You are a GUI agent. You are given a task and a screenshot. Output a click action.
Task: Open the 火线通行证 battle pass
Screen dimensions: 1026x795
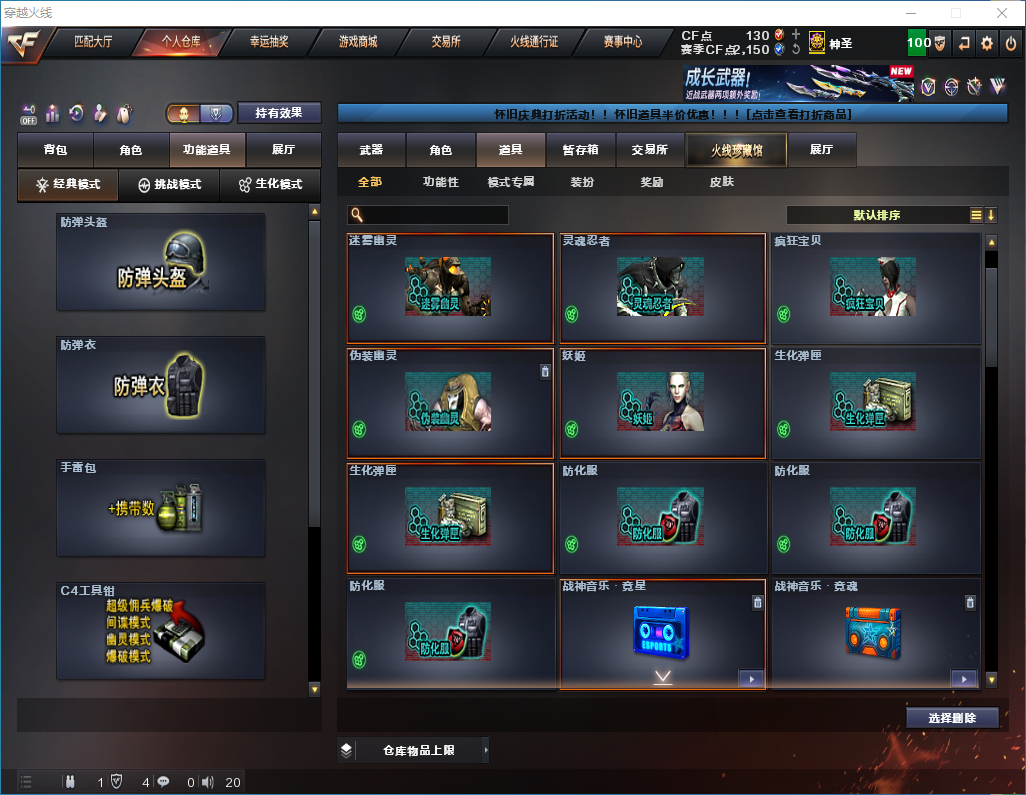pyautogui.click(x=534, y=42)
